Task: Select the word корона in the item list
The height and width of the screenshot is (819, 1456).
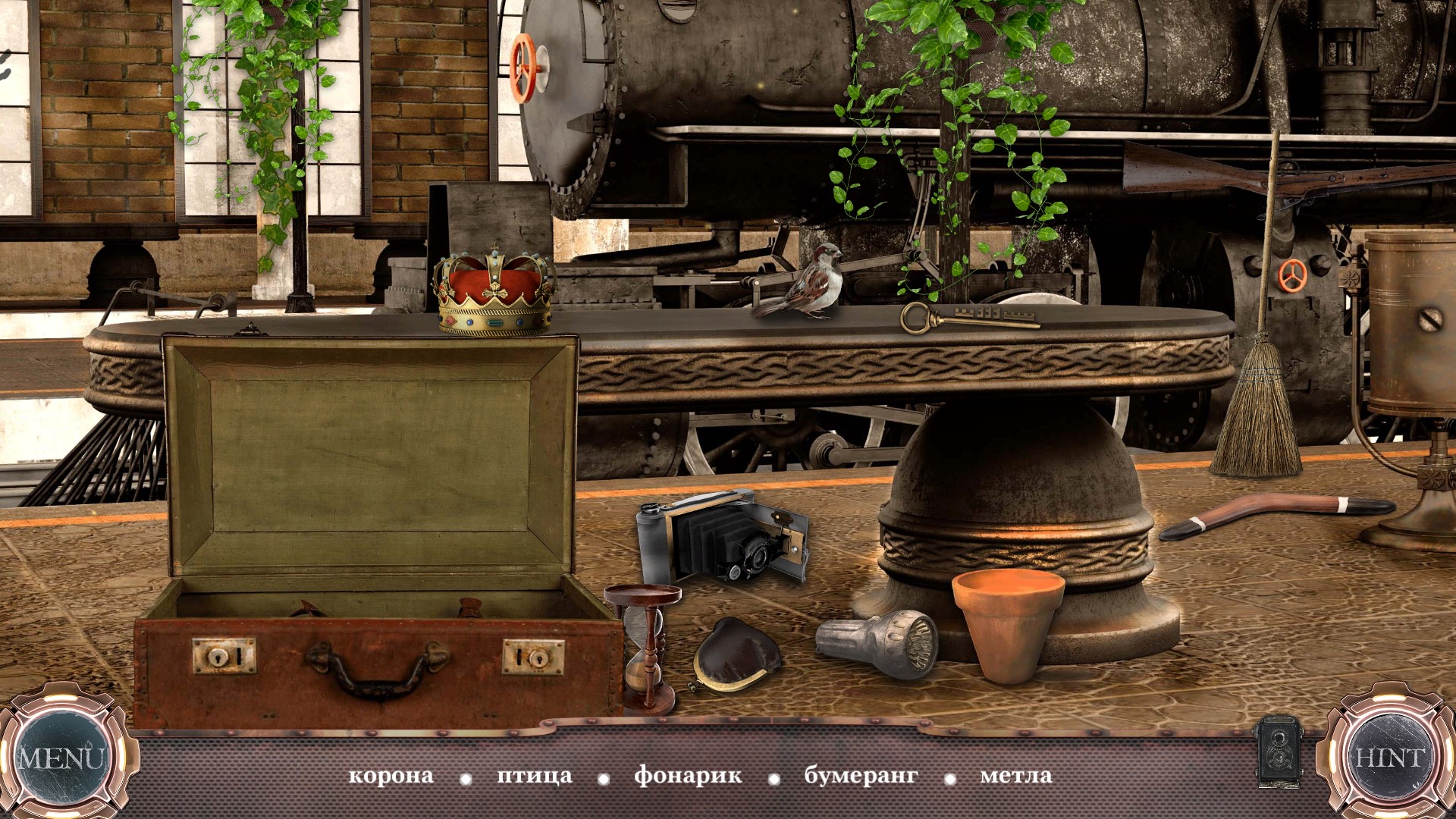Action: (x=391, y=776)
